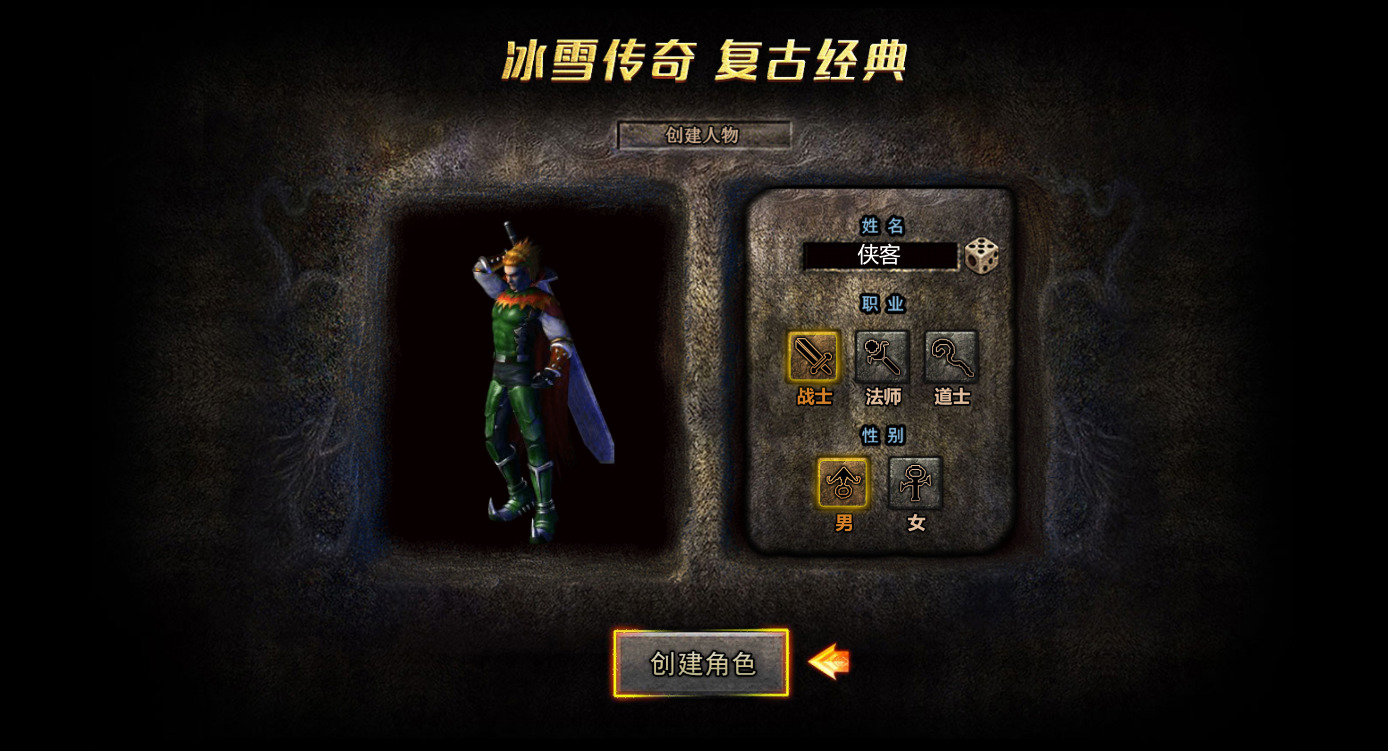Choose 法师 as the character class

pos(882,356)
